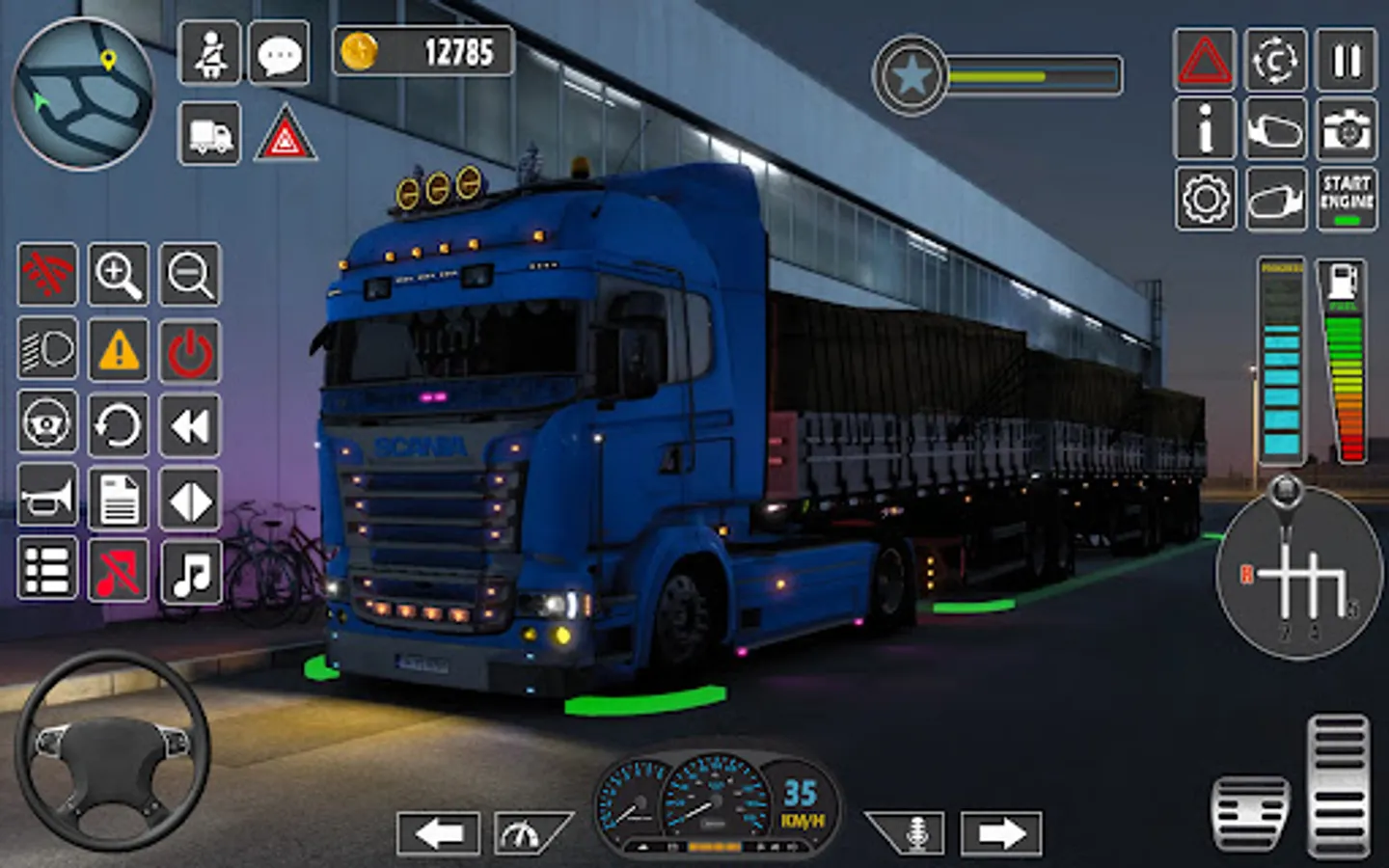Toggle the seatbelt icon

pyautogui.click(x=209, y=54)
